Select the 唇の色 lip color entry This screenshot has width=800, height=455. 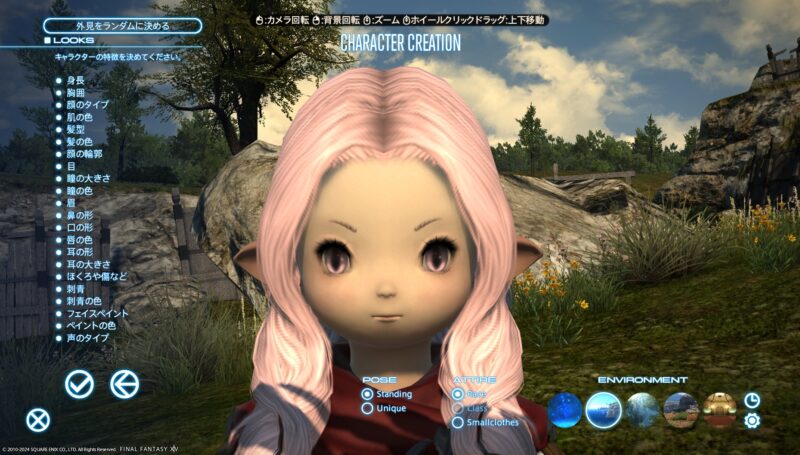pos(79,240)
